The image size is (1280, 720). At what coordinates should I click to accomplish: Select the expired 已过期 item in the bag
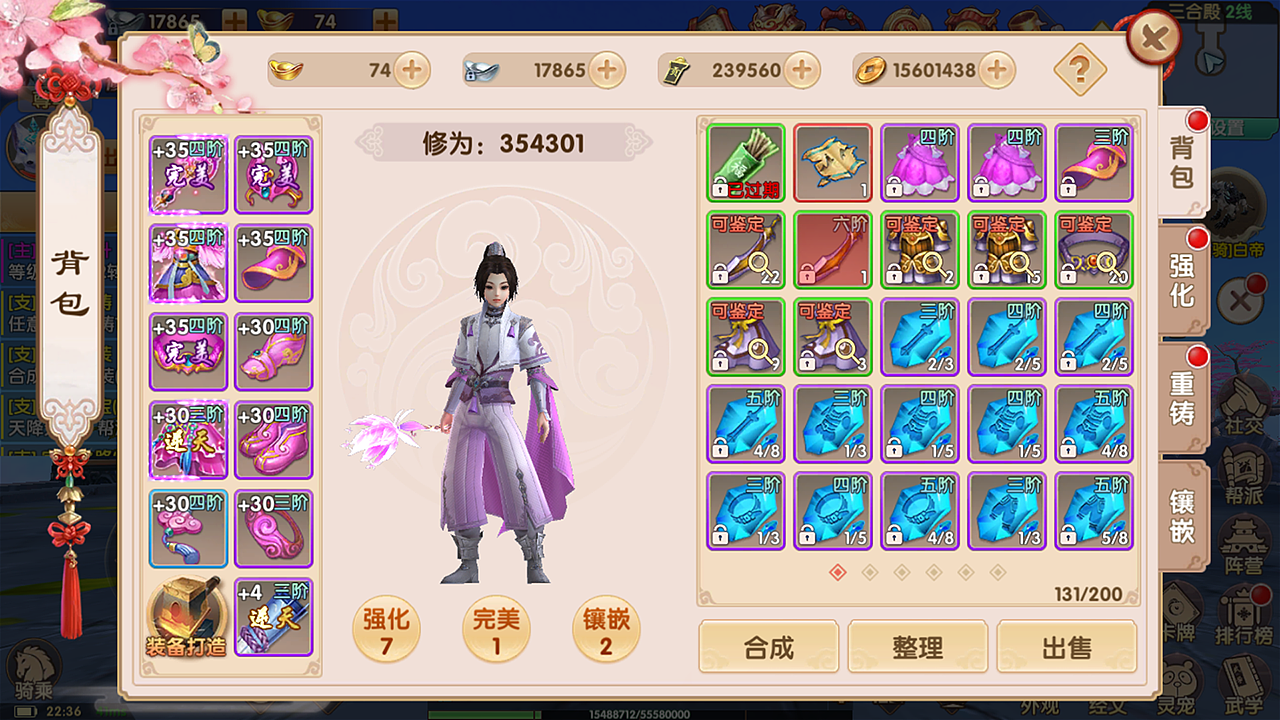[745, 163]
